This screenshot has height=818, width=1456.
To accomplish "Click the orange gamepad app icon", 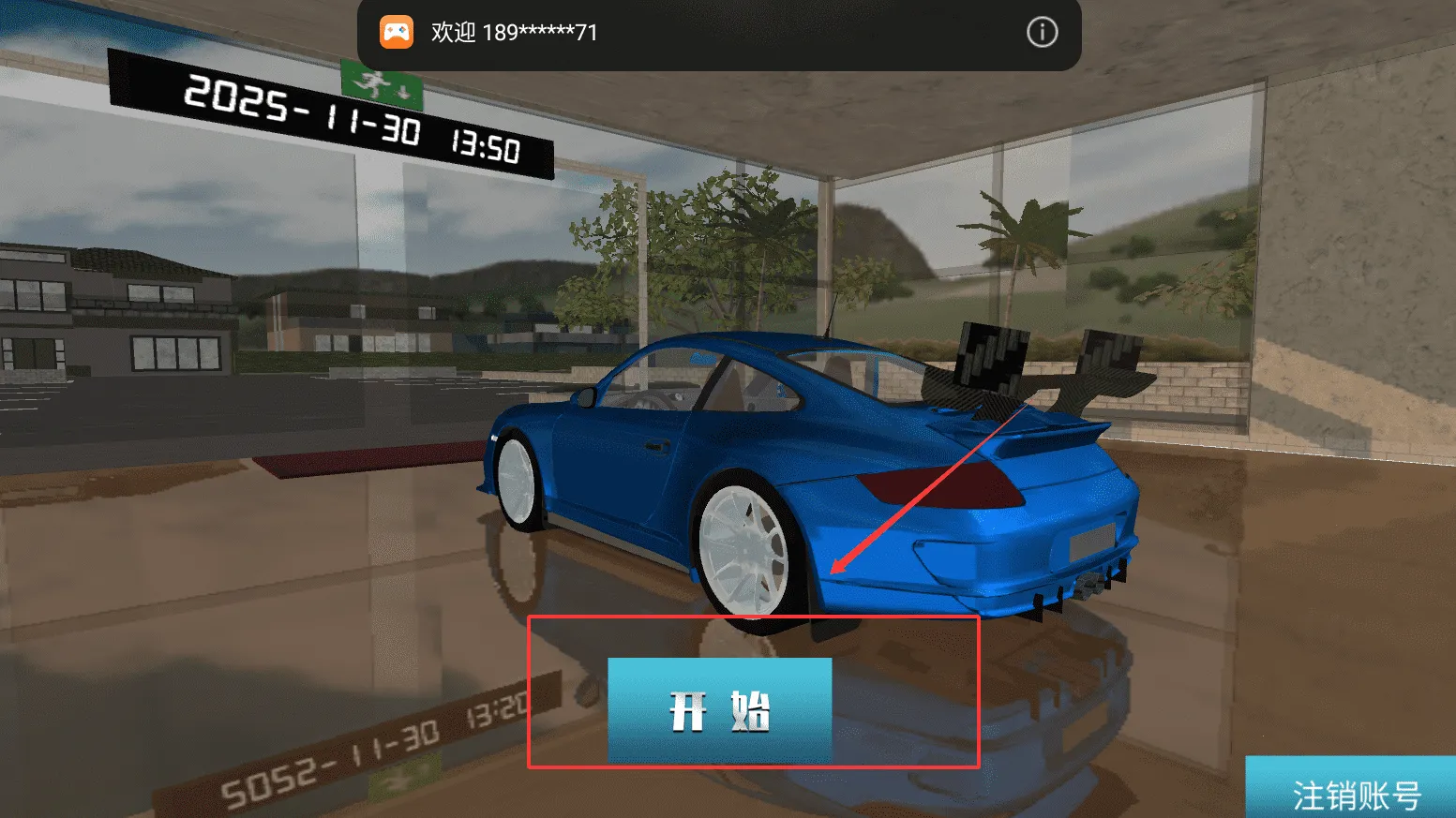I will click(398, 32).
